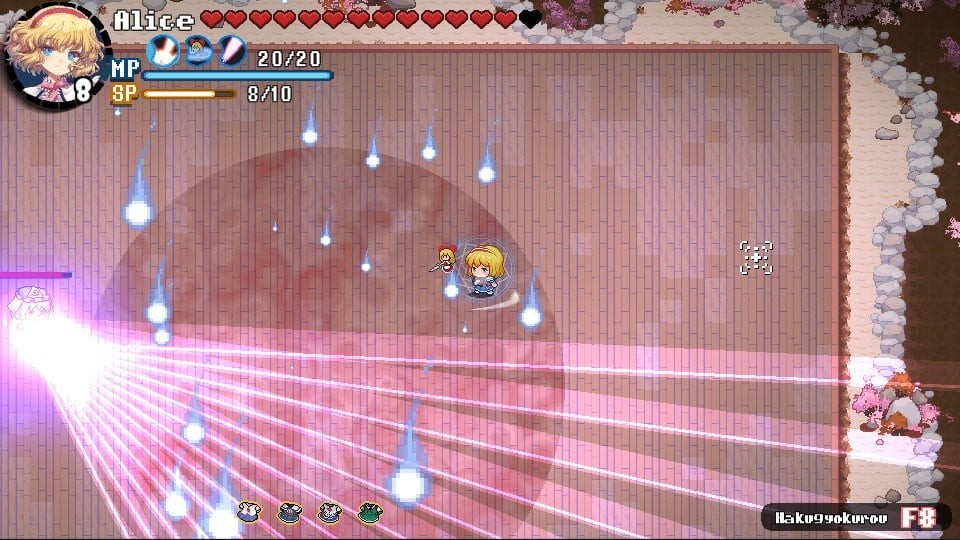The width and height of the screenshot is (960, 540).
Task: Select the white and purple outfit icon
Action: pyautogui.click(x=249, y=512)
